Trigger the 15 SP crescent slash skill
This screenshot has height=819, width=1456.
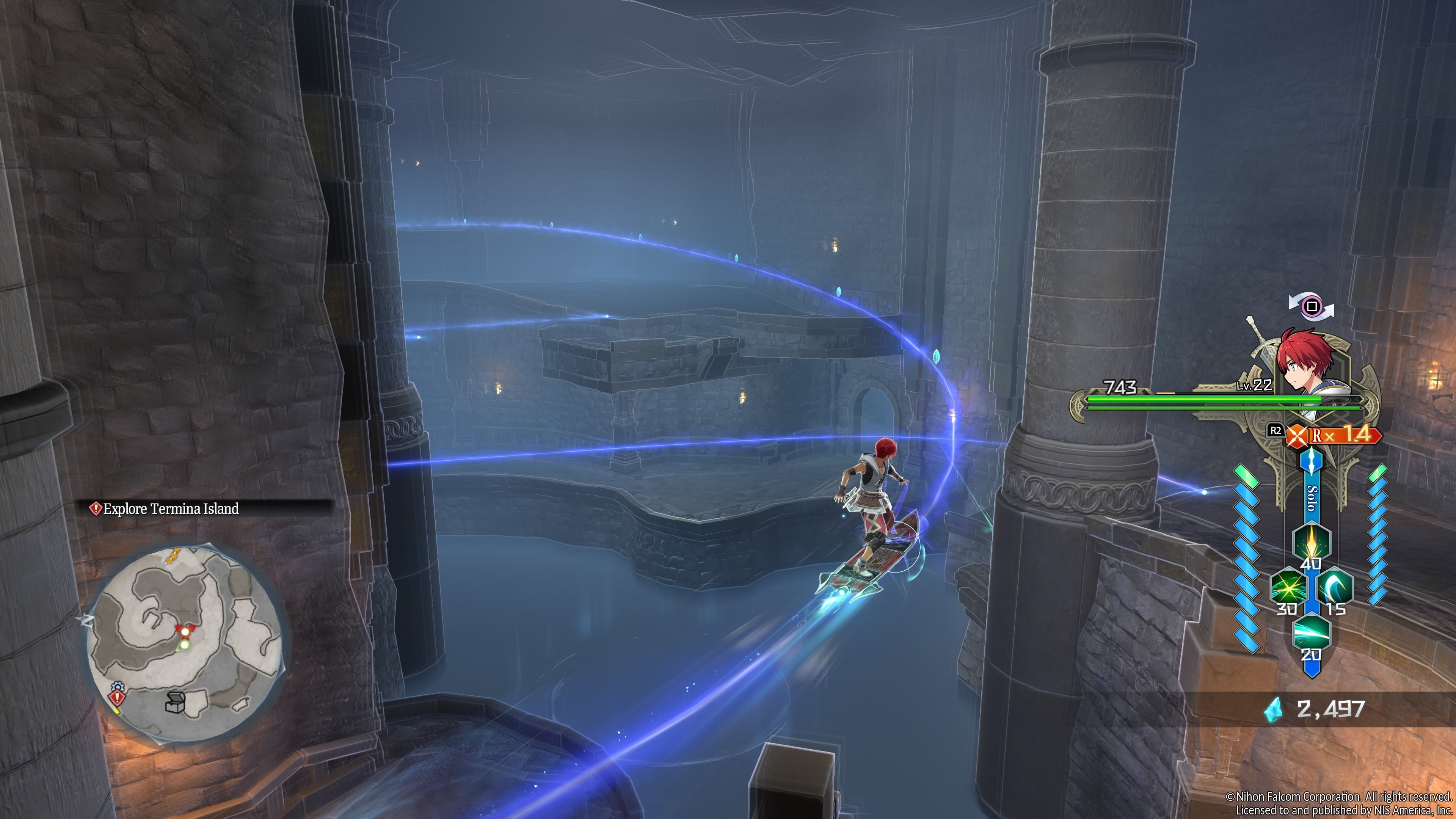pyautogui.click(x=1335, y=587)
